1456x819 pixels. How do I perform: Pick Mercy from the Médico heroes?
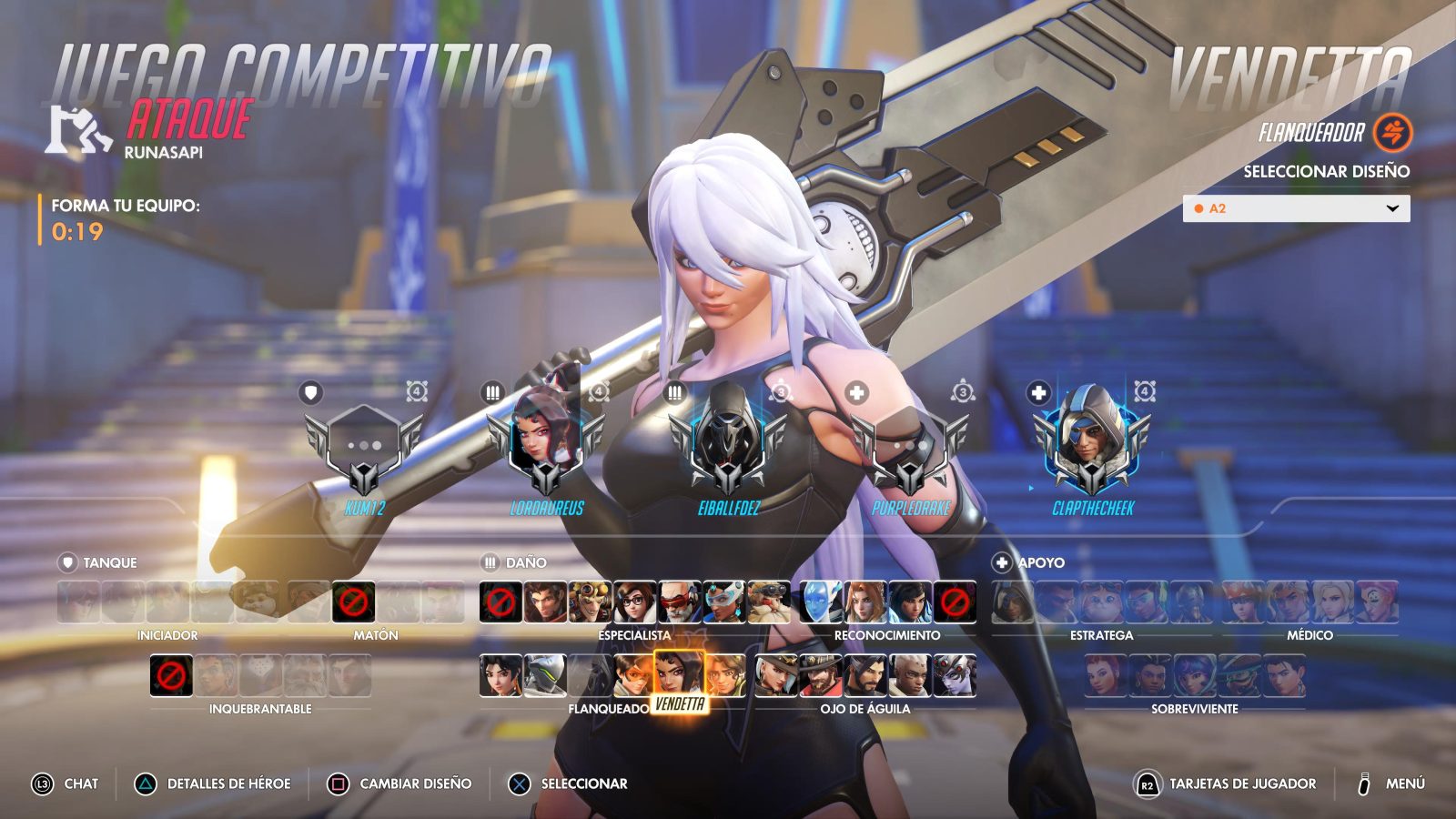tap(1331, 602)
